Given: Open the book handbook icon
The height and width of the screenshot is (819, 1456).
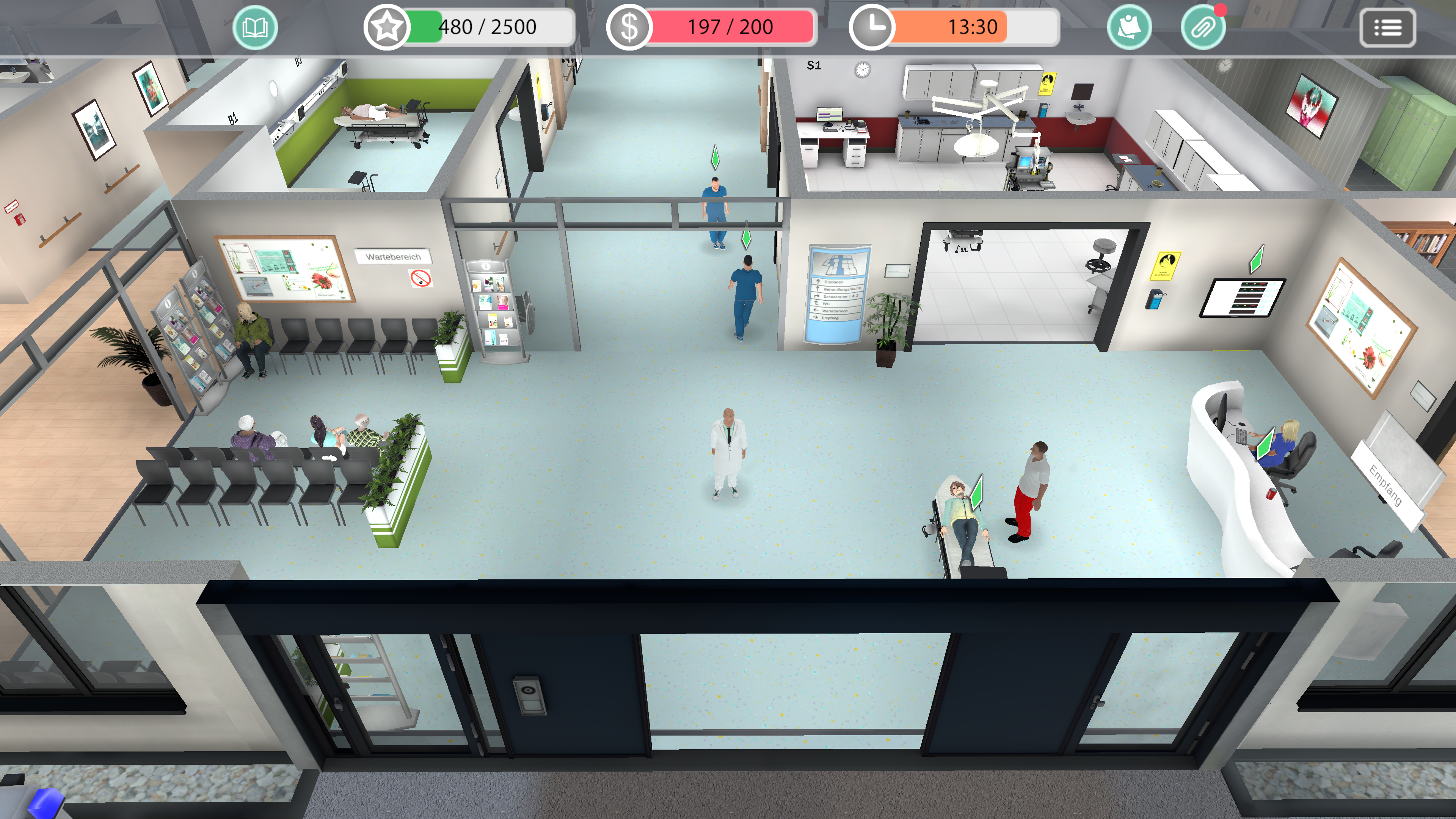Looking at the screenshot, I should (255, 27).
